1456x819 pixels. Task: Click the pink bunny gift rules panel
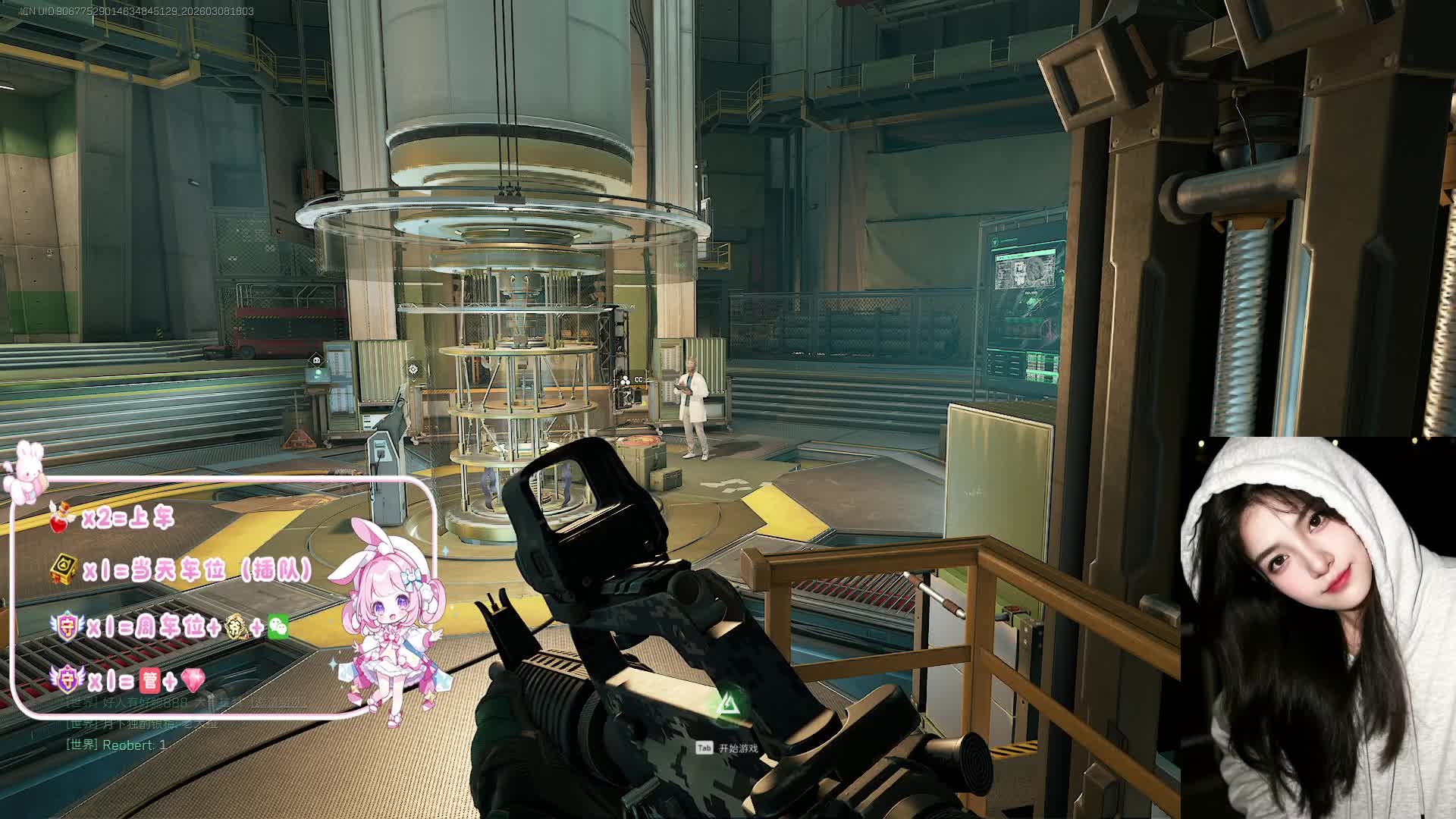(224, 597)
